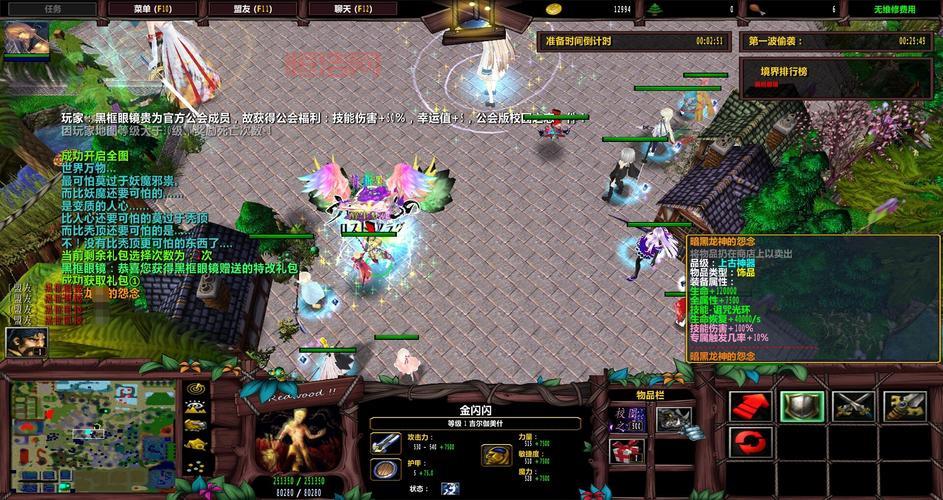Choose the gold-hilted sword command
The height and width of the screenshot is (500, 943).
pyautogui.click(x=908, y=405)
